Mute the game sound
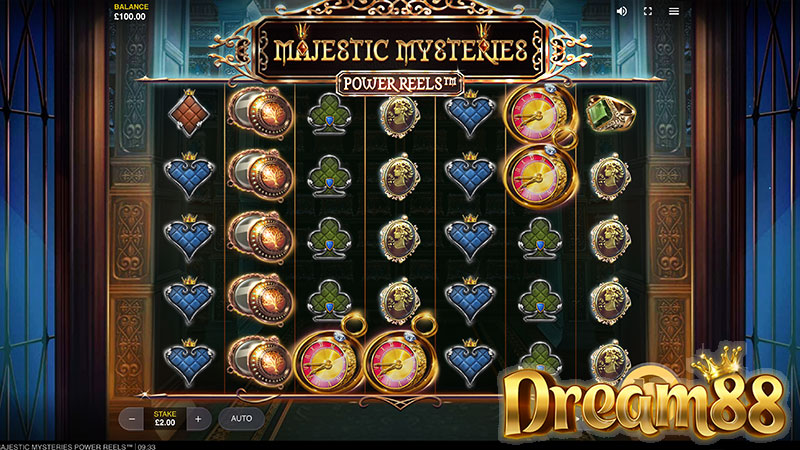The width and height of the screenshot is (800, 450). (621, 11)
